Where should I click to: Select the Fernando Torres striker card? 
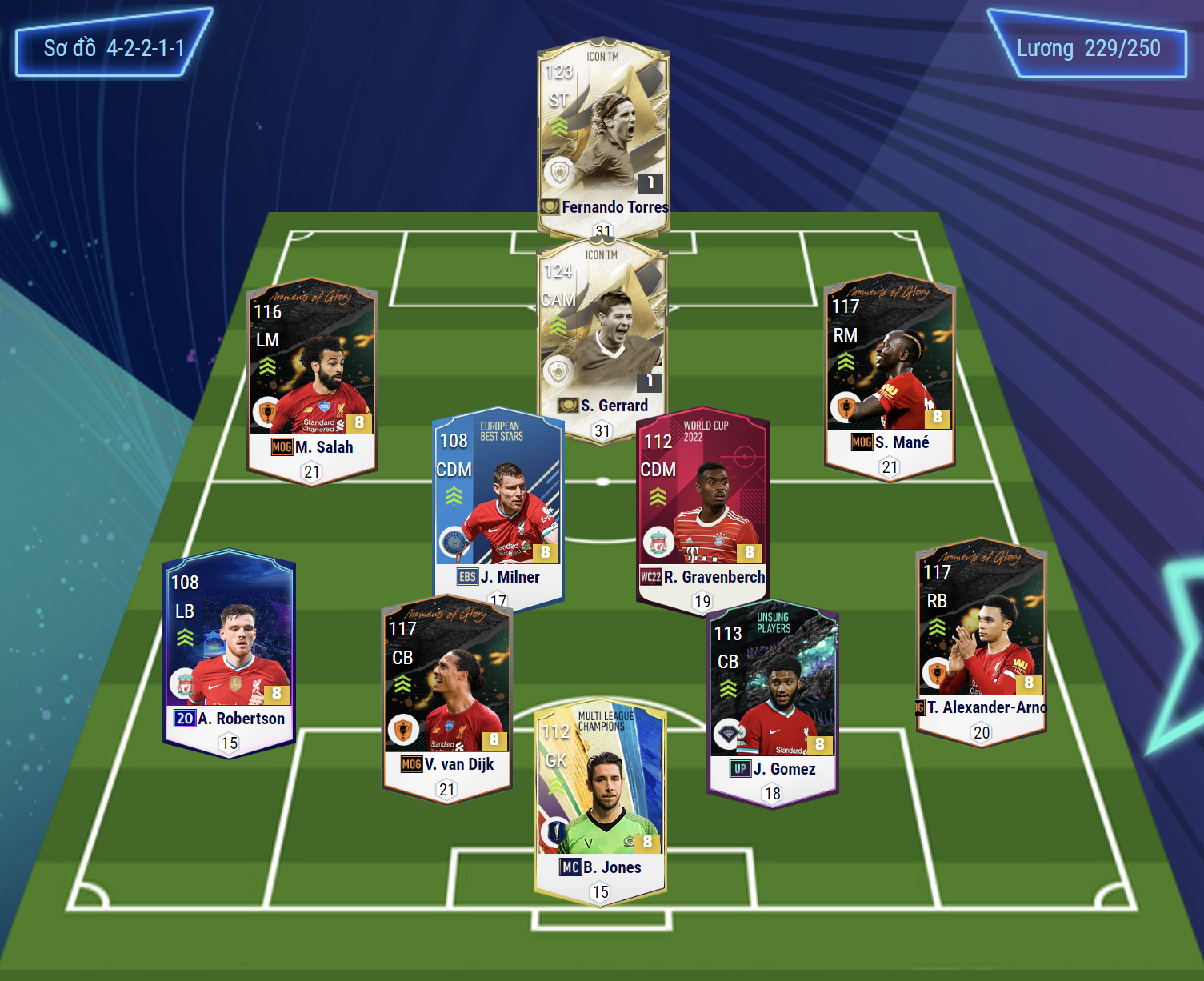(x=603, y=136)
